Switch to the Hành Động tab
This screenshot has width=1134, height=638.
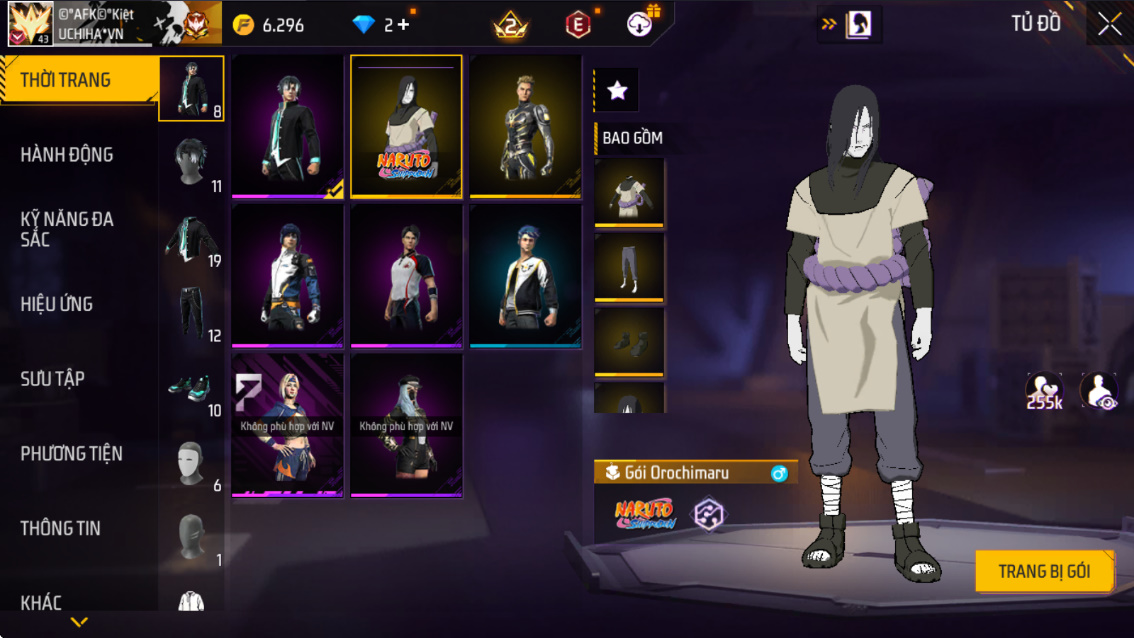[x=67, y=155]
